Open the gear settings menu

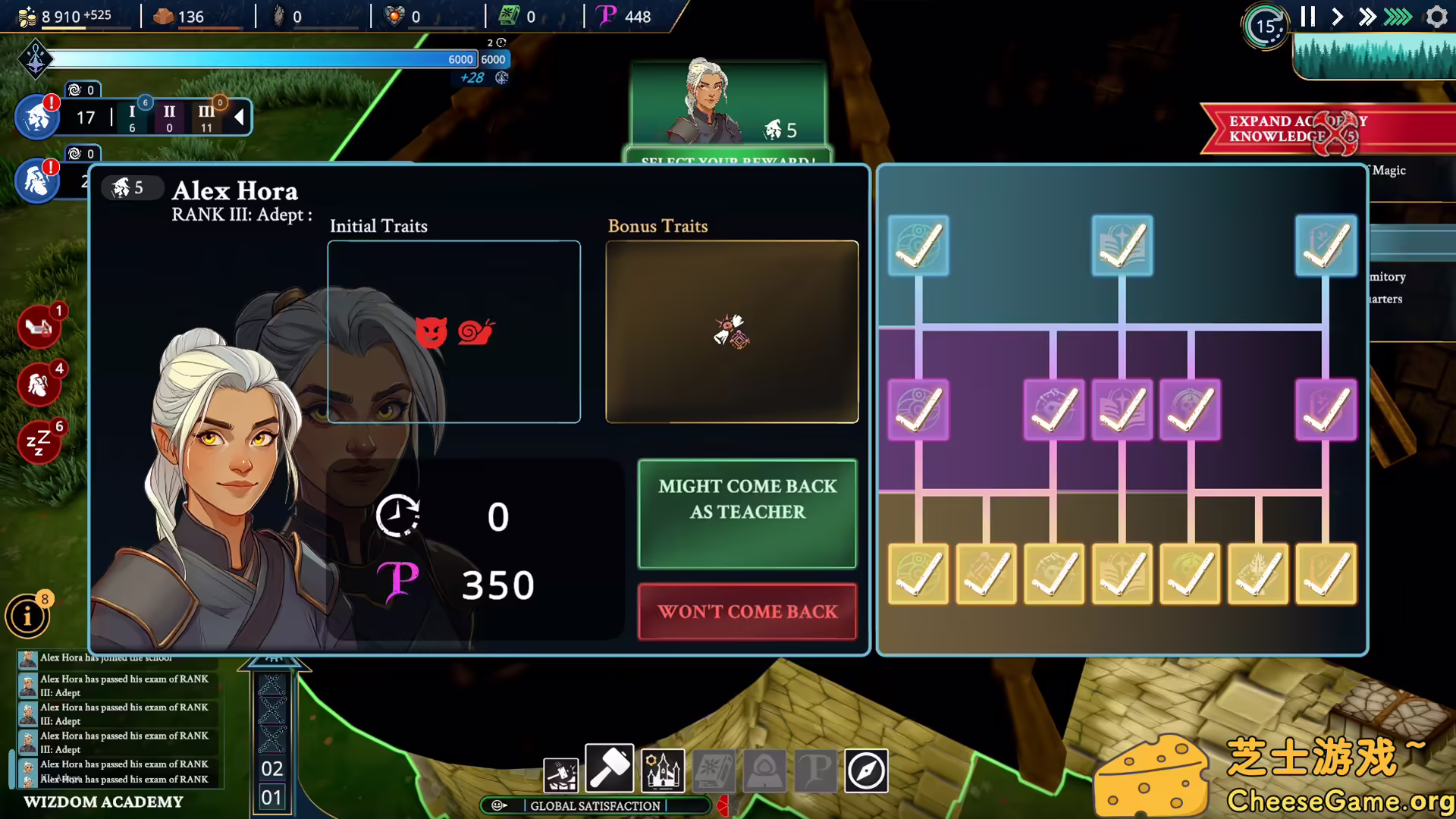click(x=1436, y=17)
